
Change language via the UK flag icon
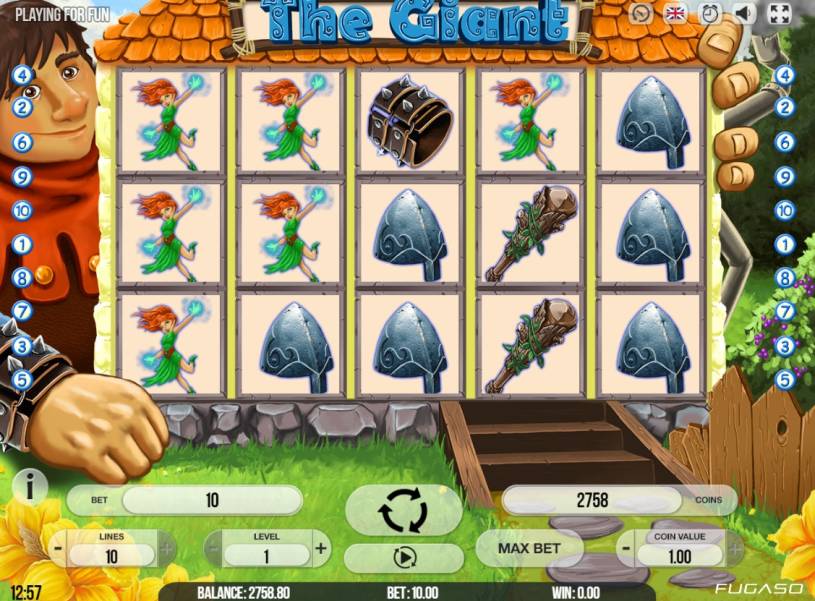point(676,13)
